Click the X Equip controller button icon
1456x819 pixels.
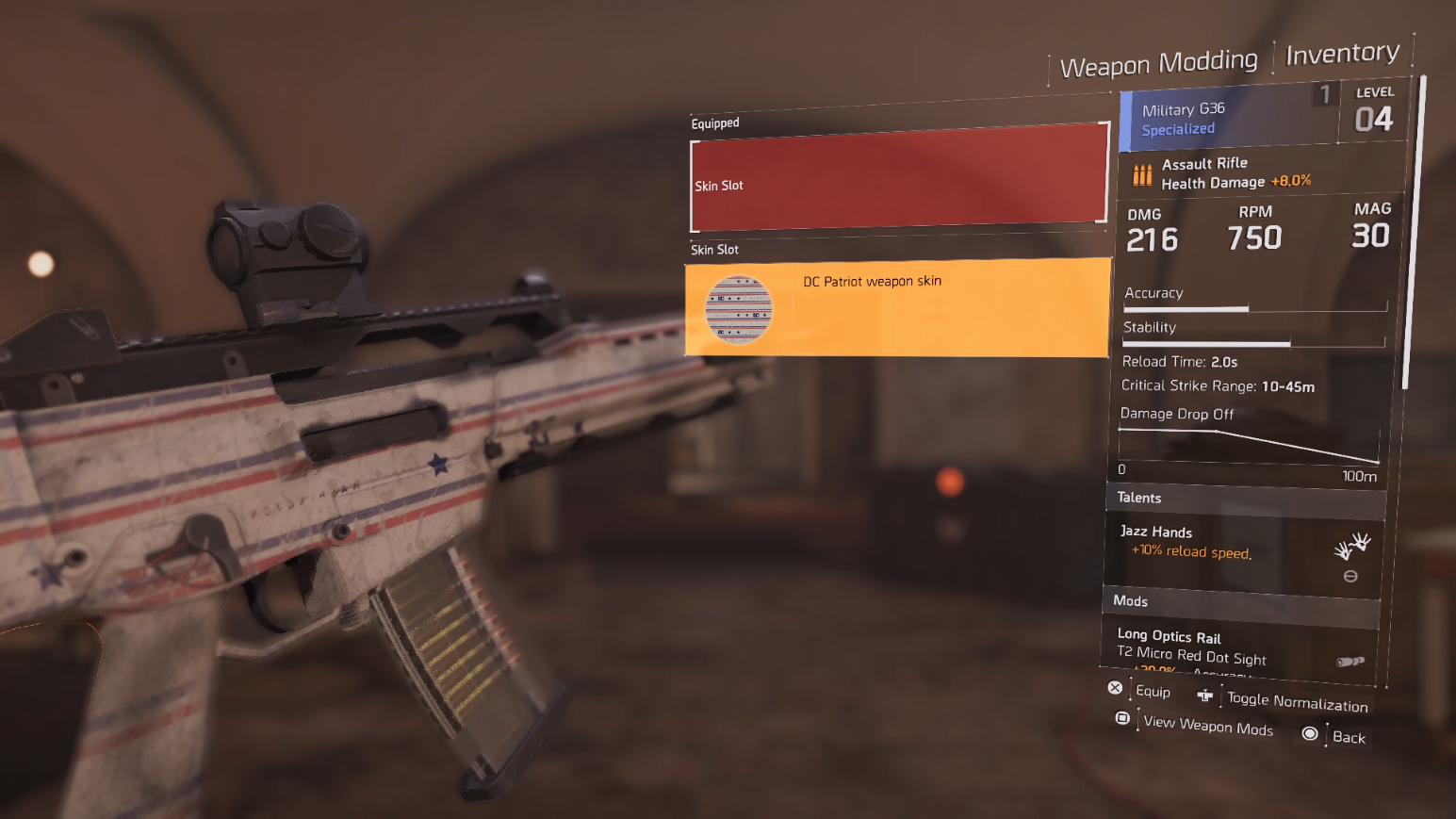pyautogui.click(x=1116, y=687)
